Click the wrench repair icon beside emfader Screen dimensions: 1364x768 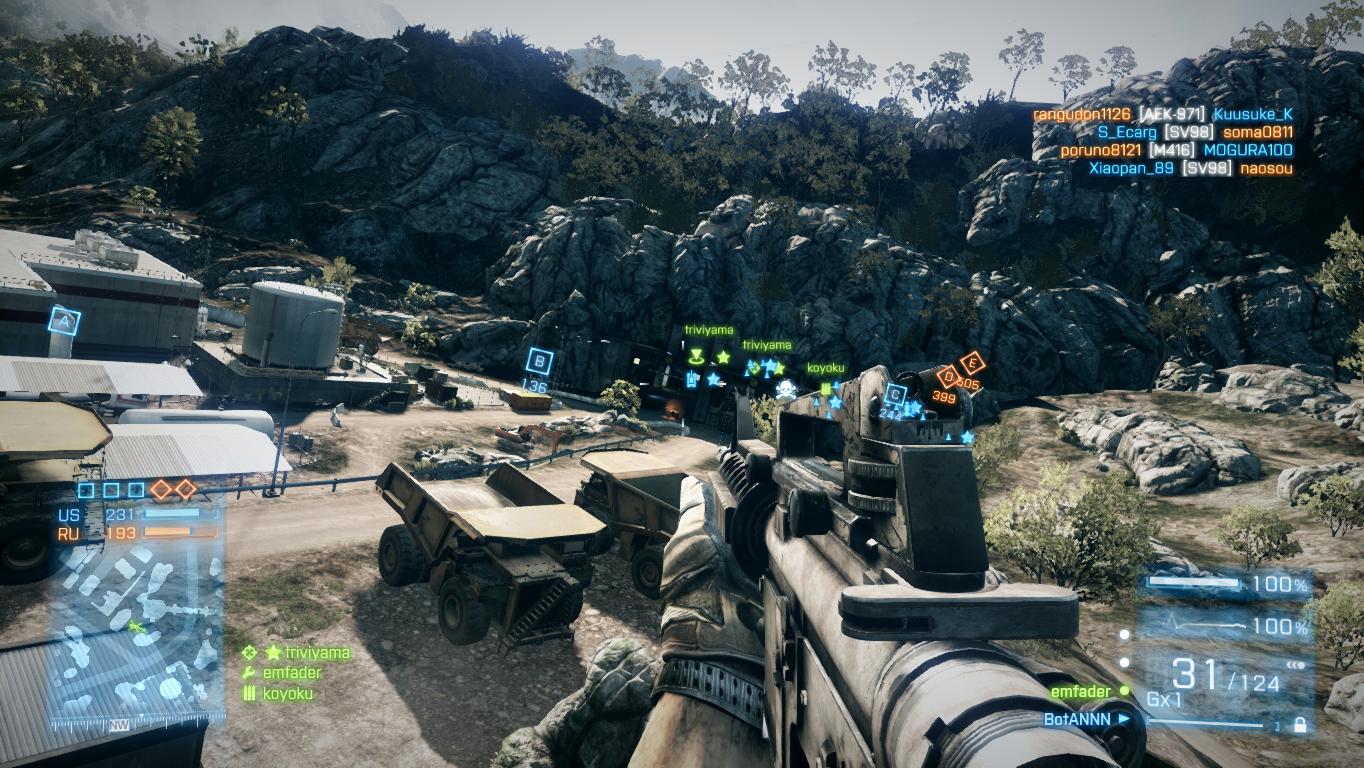248,672
